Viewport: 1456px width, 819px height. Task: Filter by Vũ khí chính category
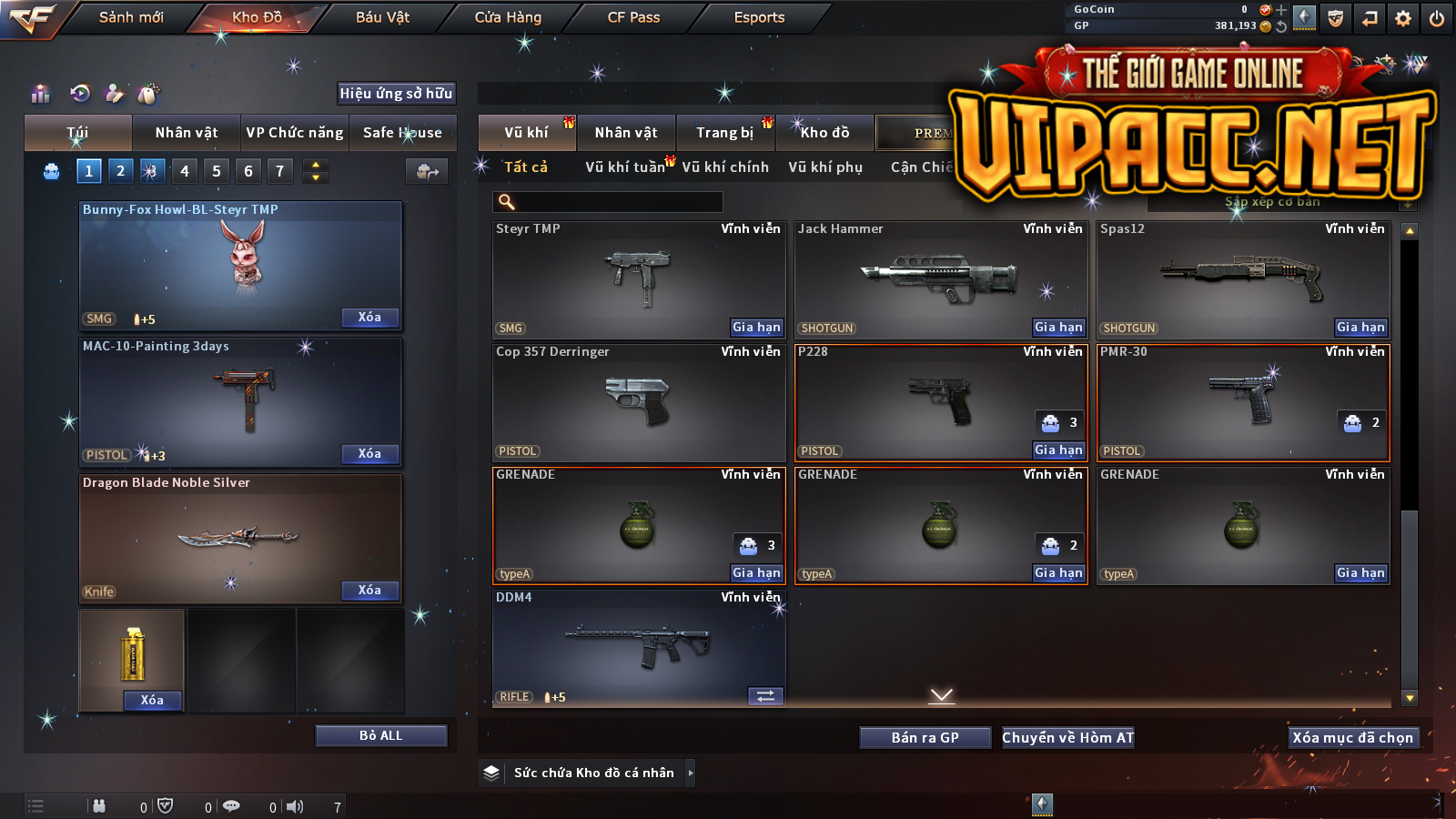pyautogui.click(x=725, y=167)
